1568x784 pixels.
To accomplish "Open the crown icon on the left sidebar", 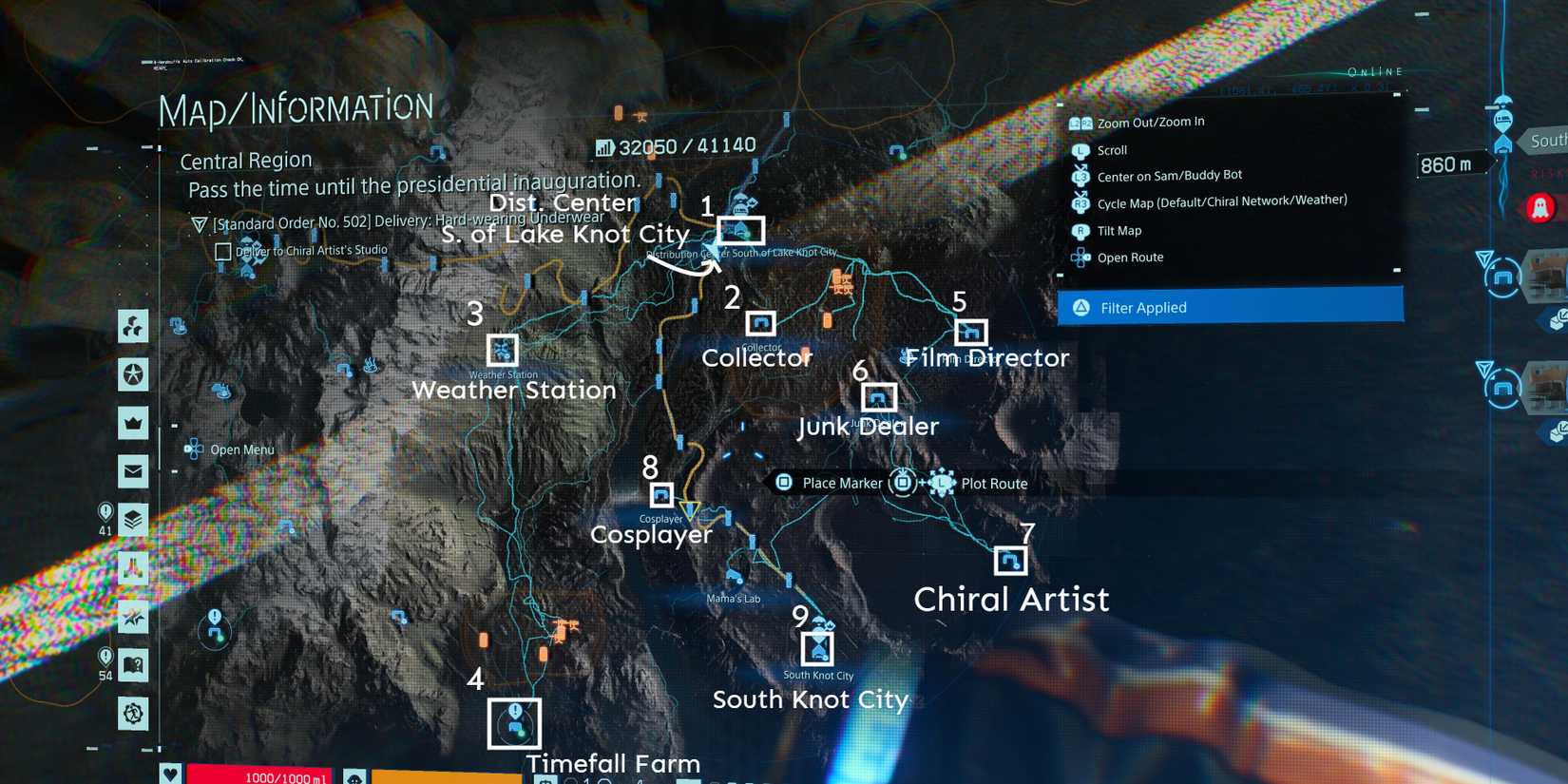I will tap(133, 424).
